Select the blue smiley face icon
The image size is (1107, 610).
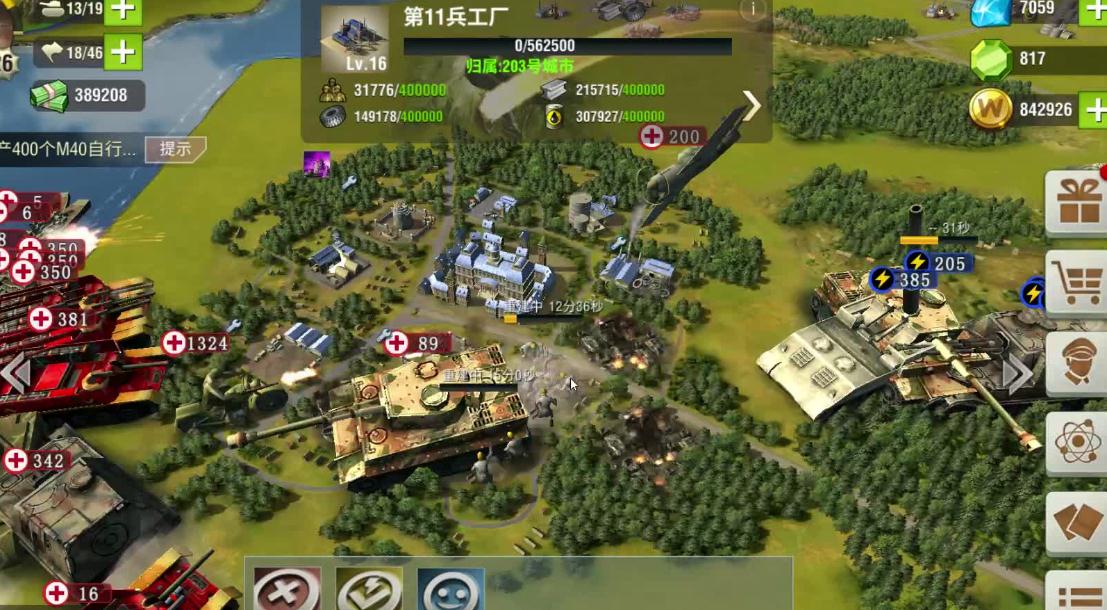click(450, 590)
